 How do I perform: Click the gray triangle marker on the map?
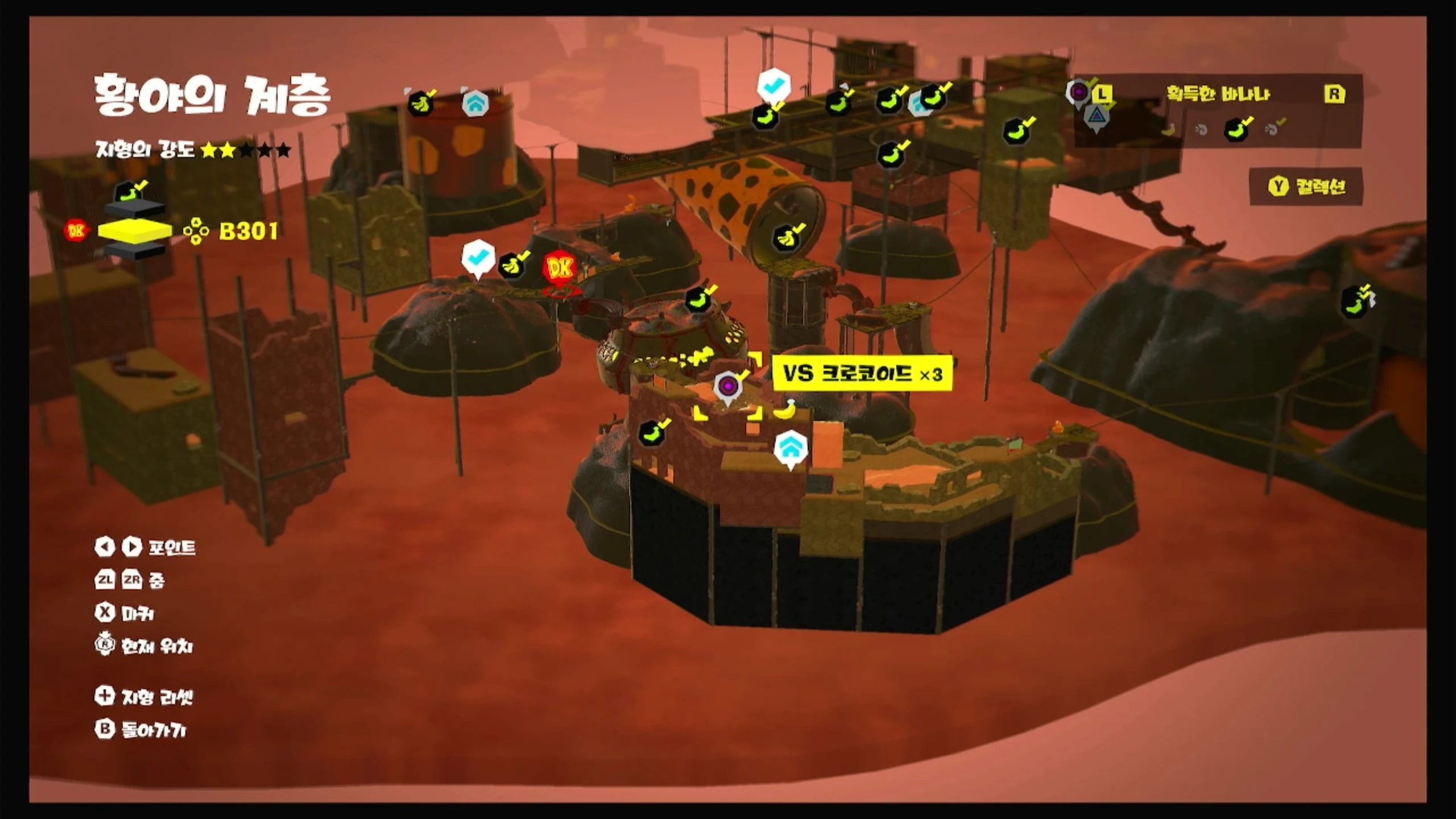point(1097,117)
